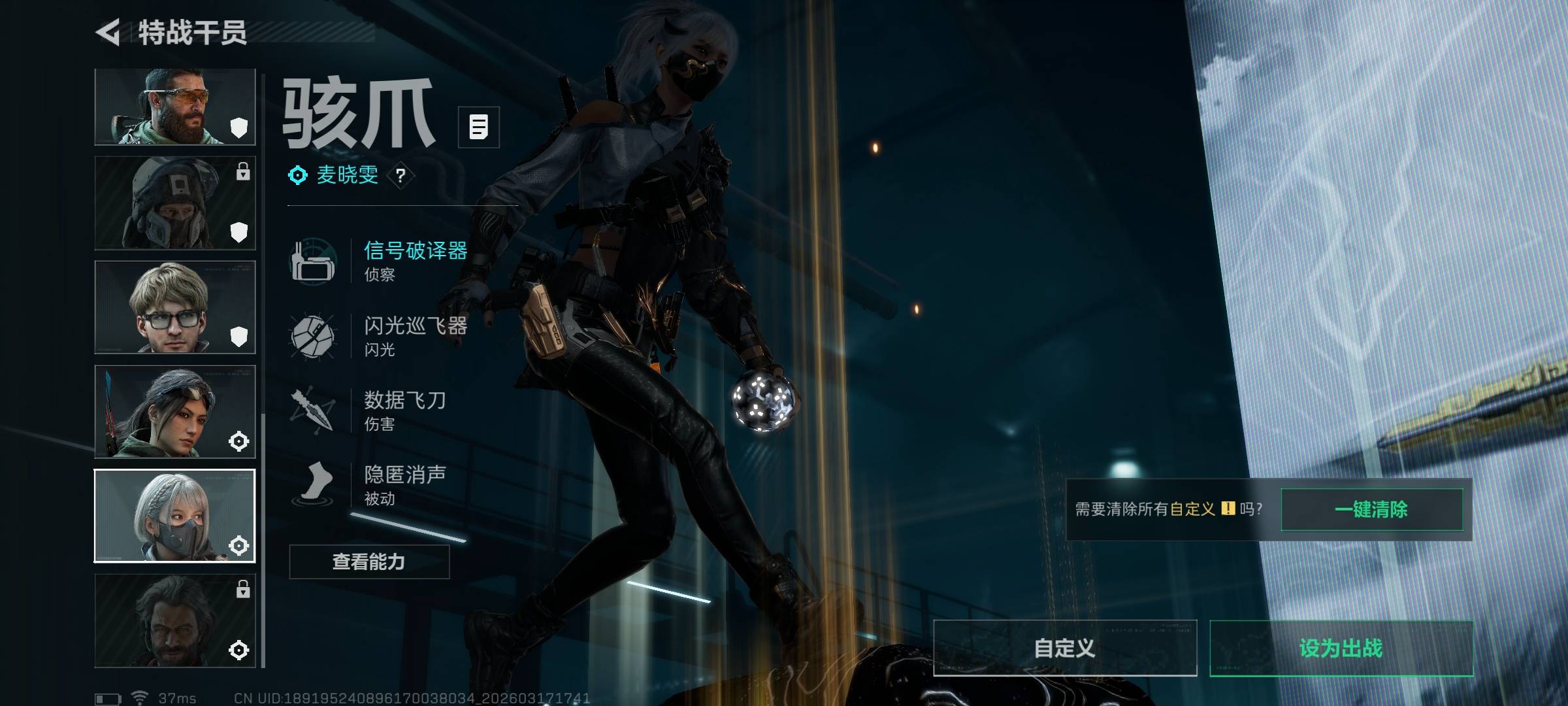Go back using the arrow beside 特战干员
This screenshot has height=706, width=1568.
click(x=108, y=32)
